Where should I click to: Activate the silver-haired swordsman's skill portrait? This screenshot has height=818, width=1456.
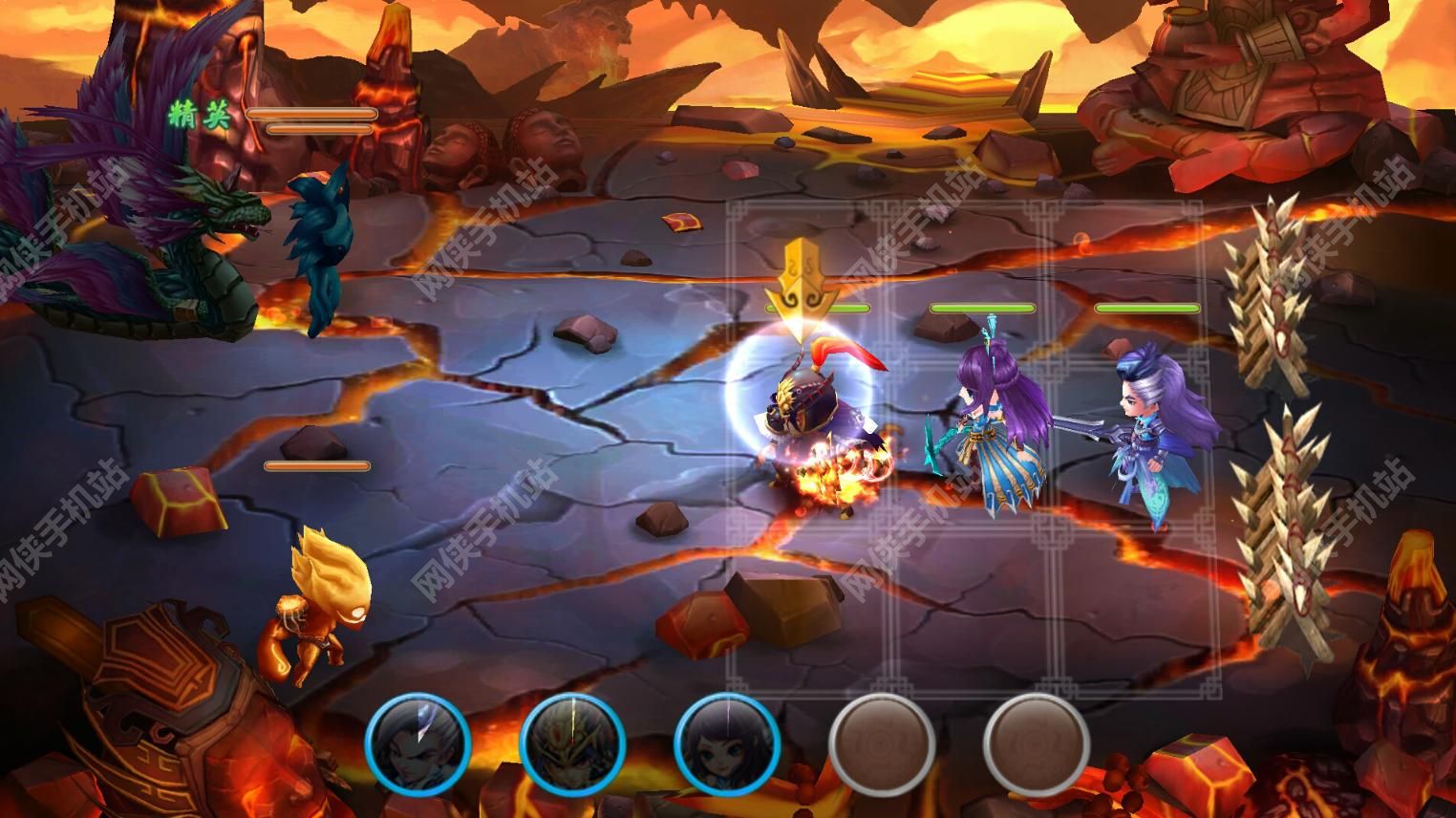tap(418, 743)
